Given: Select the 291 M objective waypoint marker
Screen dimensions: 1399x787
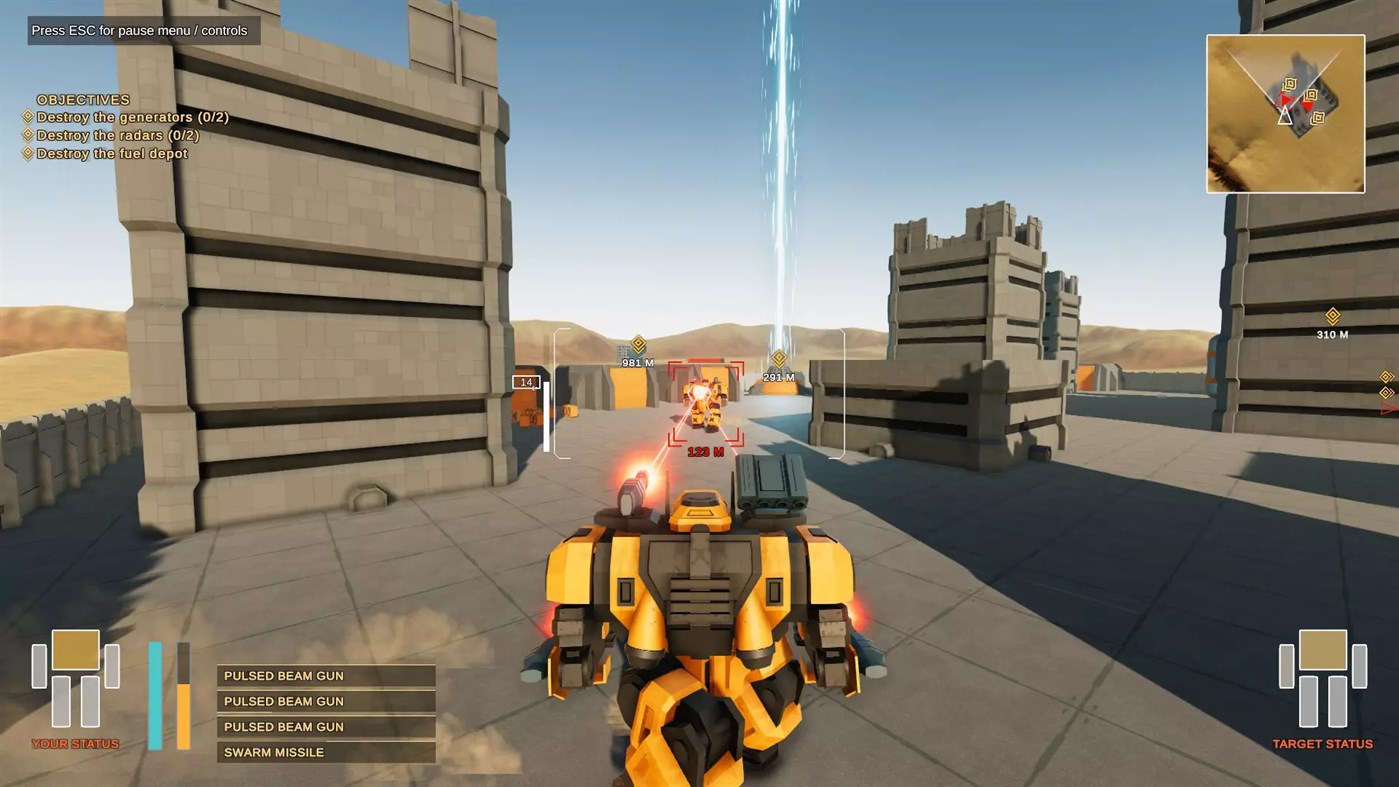Looking at the screenshot, I should [779, 357].
